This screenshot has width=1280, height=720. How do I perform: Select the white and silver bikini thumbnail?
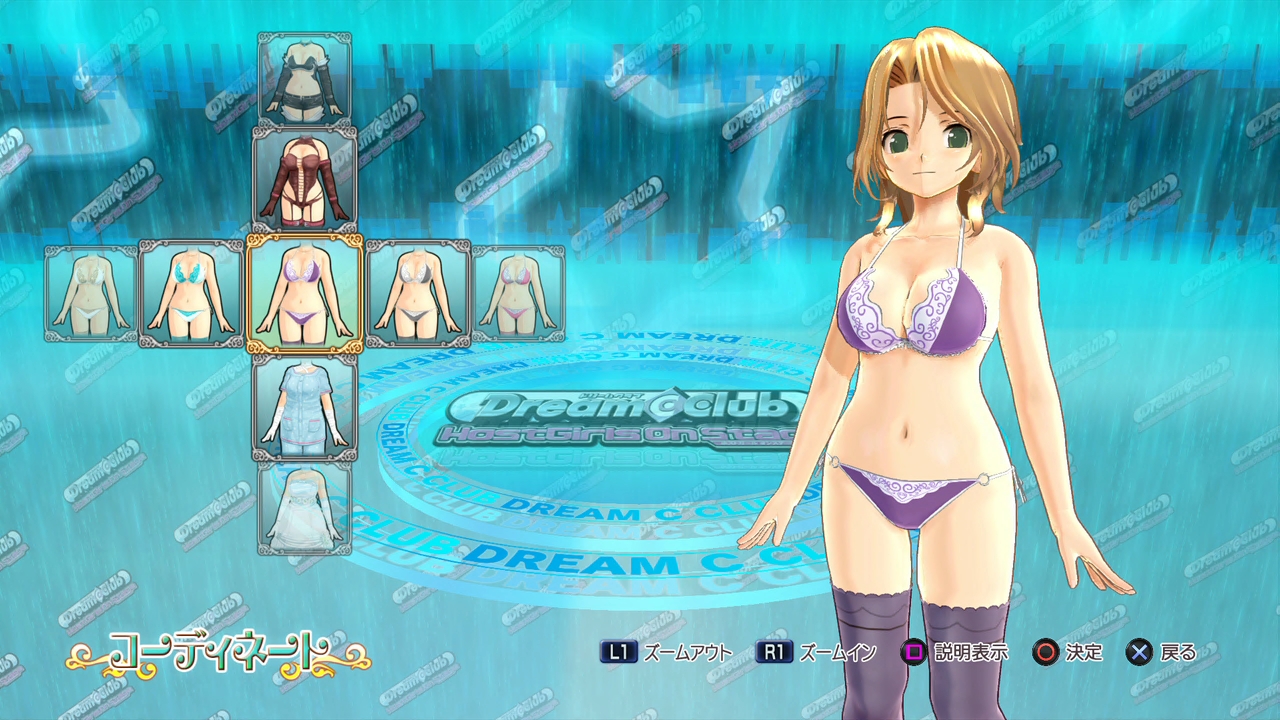pos(417,294)
